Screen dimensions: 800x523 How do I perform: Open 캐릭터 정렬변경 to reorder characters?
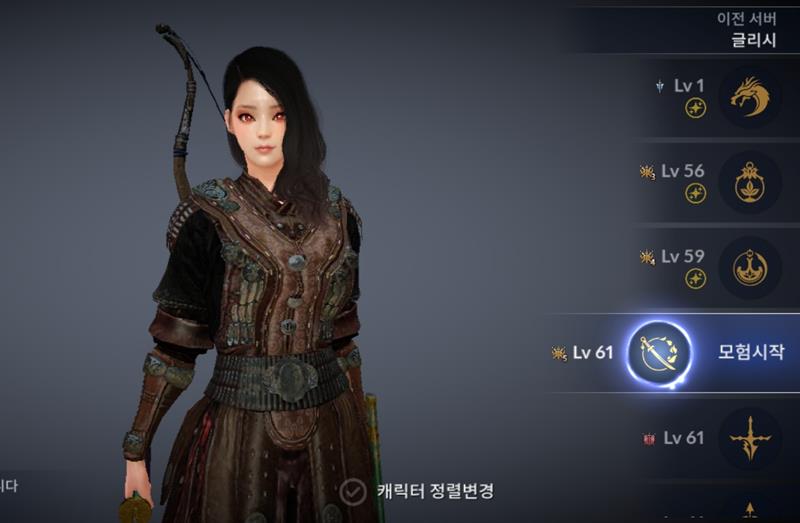(419, 491)
